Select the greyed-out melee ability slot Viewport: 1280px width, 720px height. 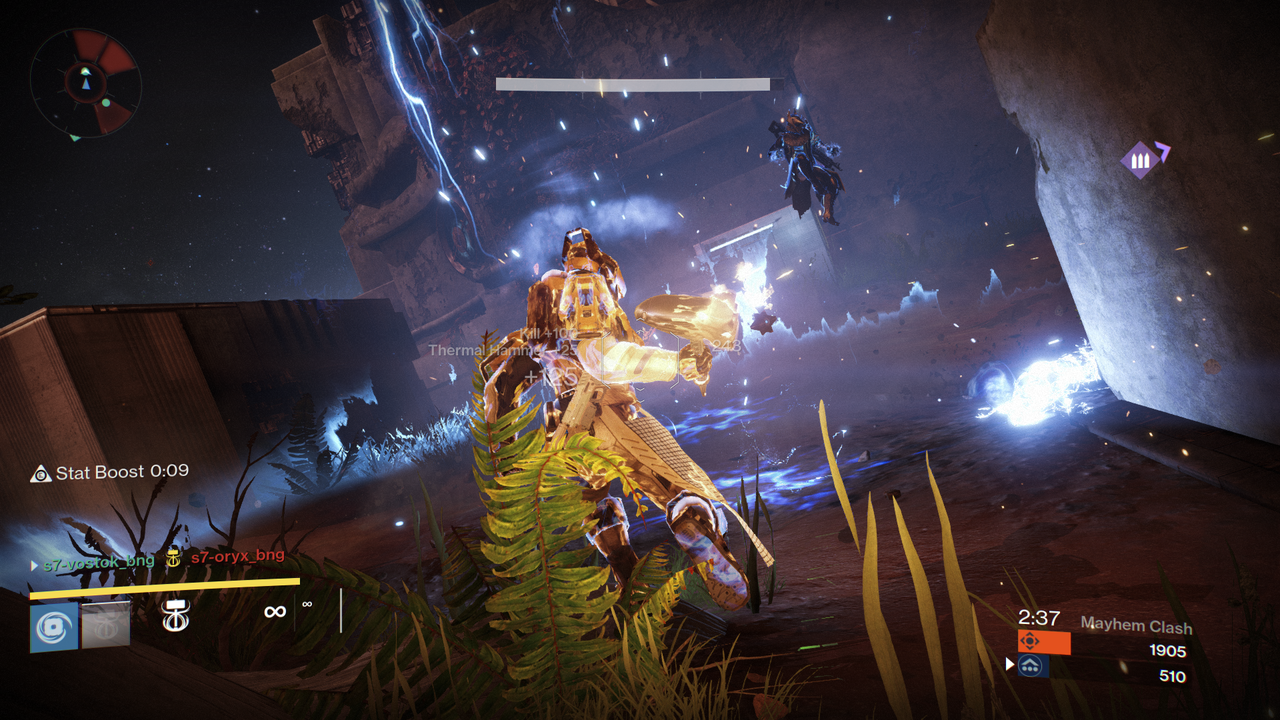(x=106, y=624)
